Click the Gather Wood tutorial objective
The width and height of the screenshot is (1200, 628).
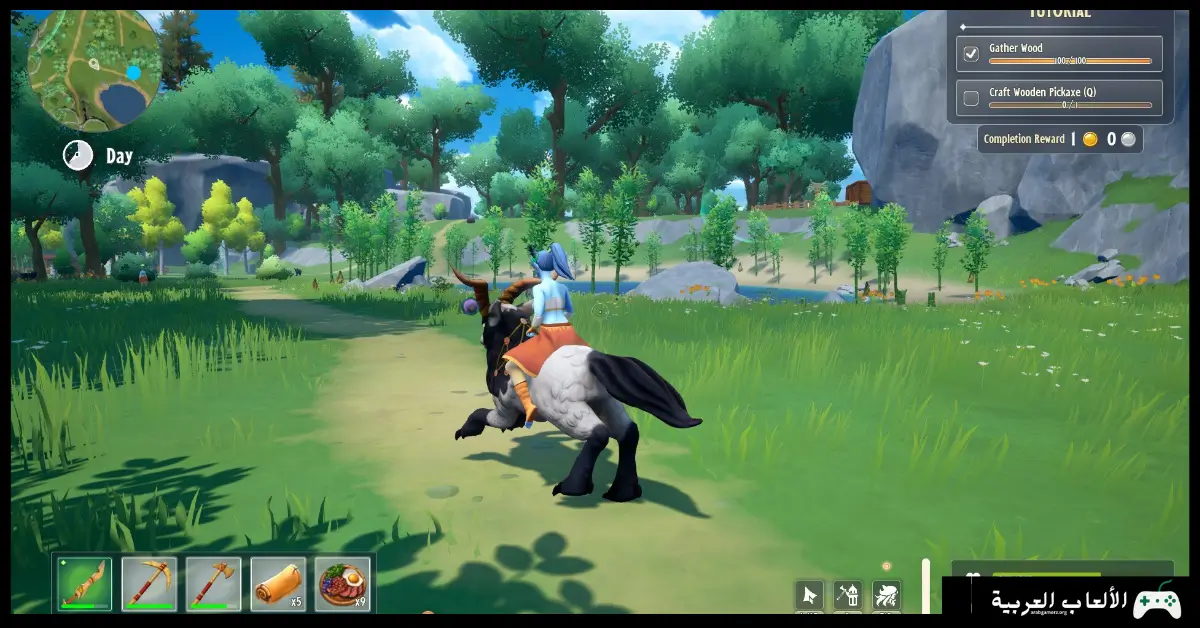1059,53
